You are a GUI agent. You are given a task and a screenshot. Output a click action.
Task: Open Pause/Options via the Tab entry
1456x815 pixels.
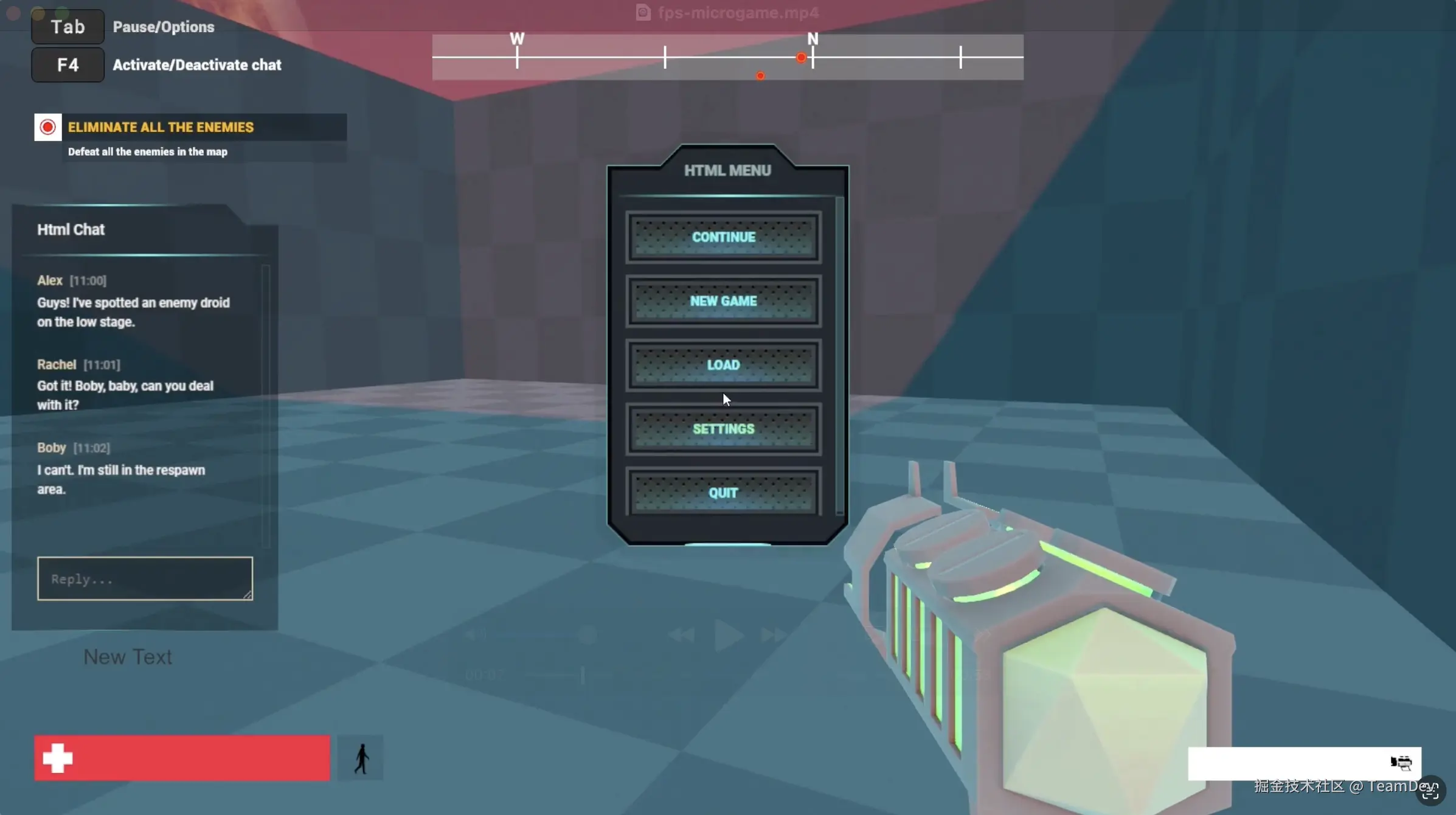tap(67, 26)
